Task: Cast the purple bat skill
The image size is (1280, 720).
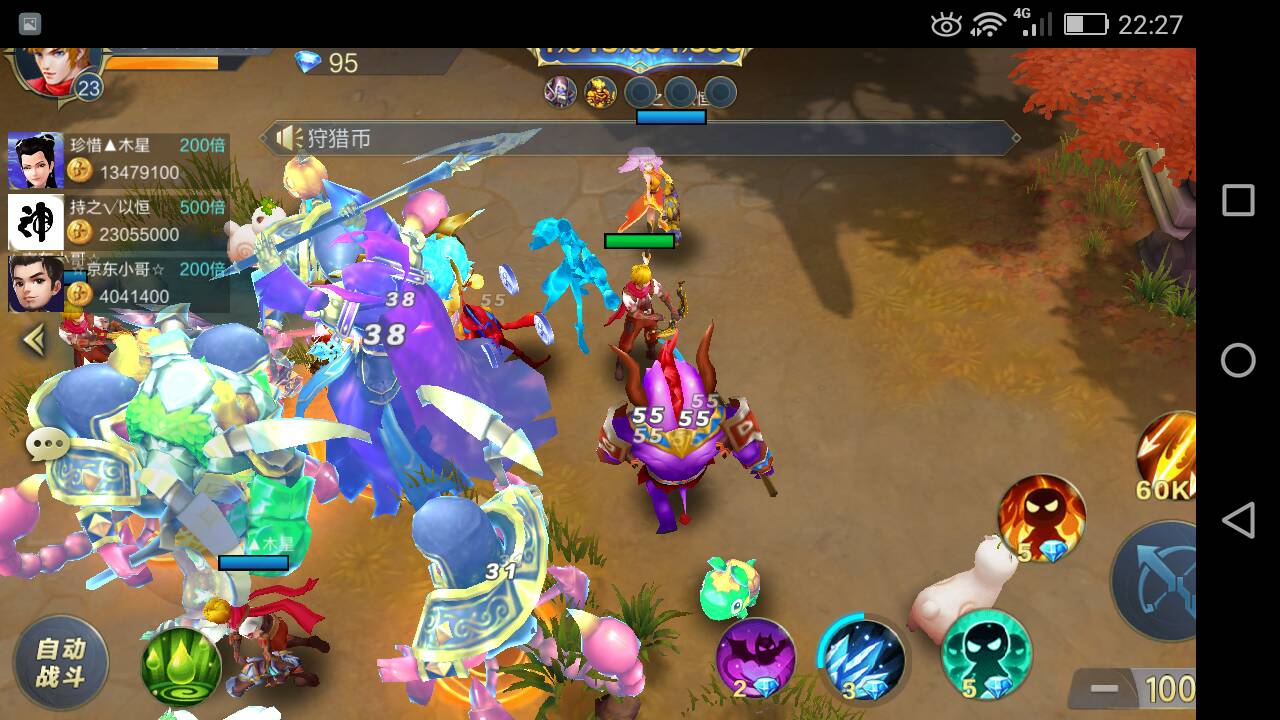Action: pyautogui.click(x=756, y=657)
